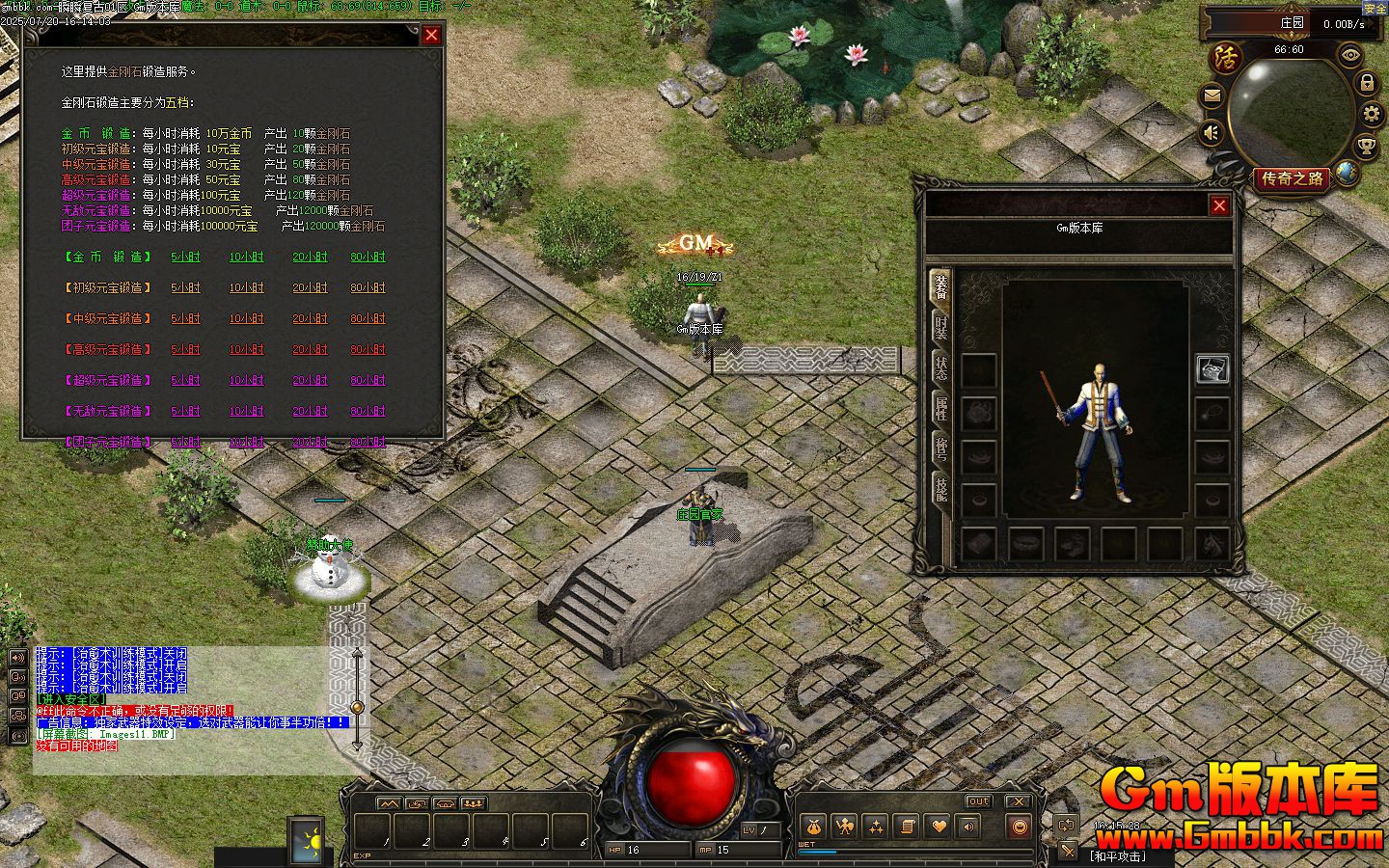Switch to the 时装 tab
Viewport: 1389px width, 868px height.
click(940, 328)
